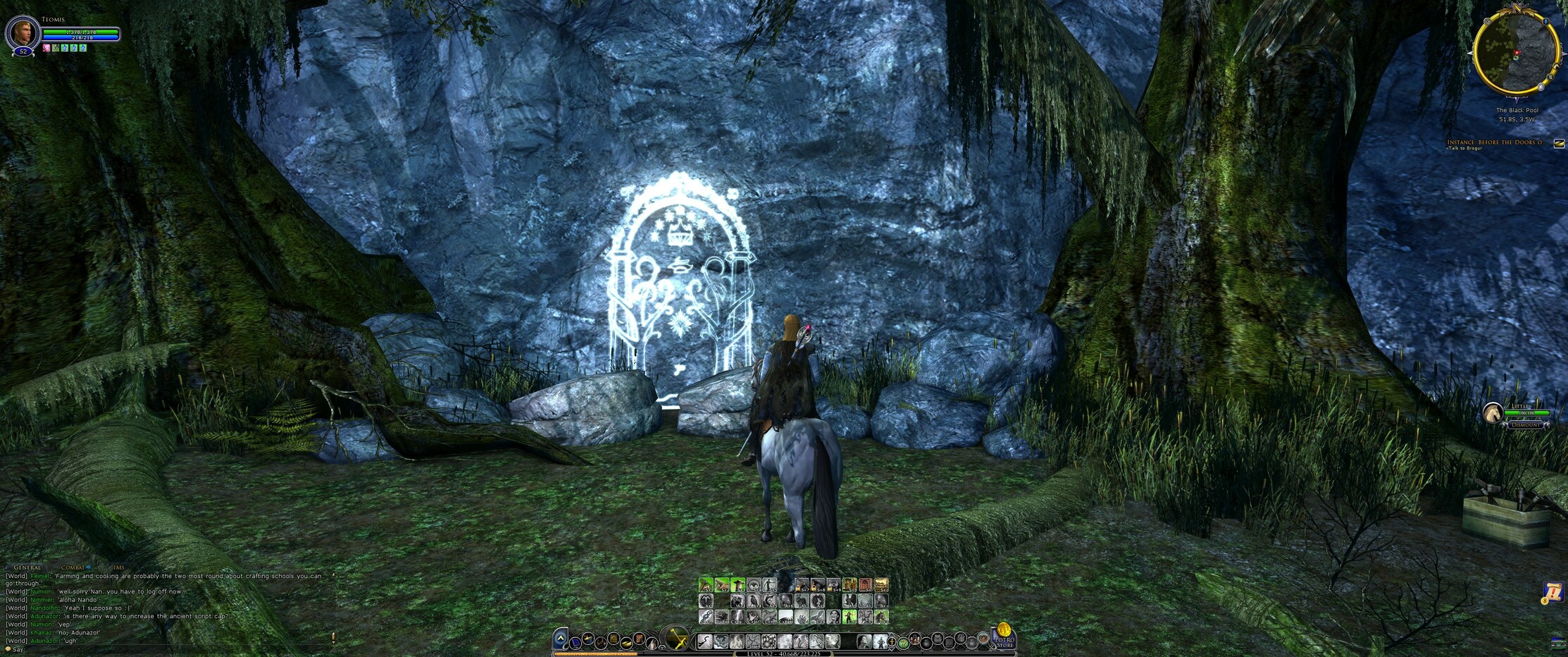Activate the horse mount skill icon
This screenshot has width=1568, height=657.
[881, 617]
